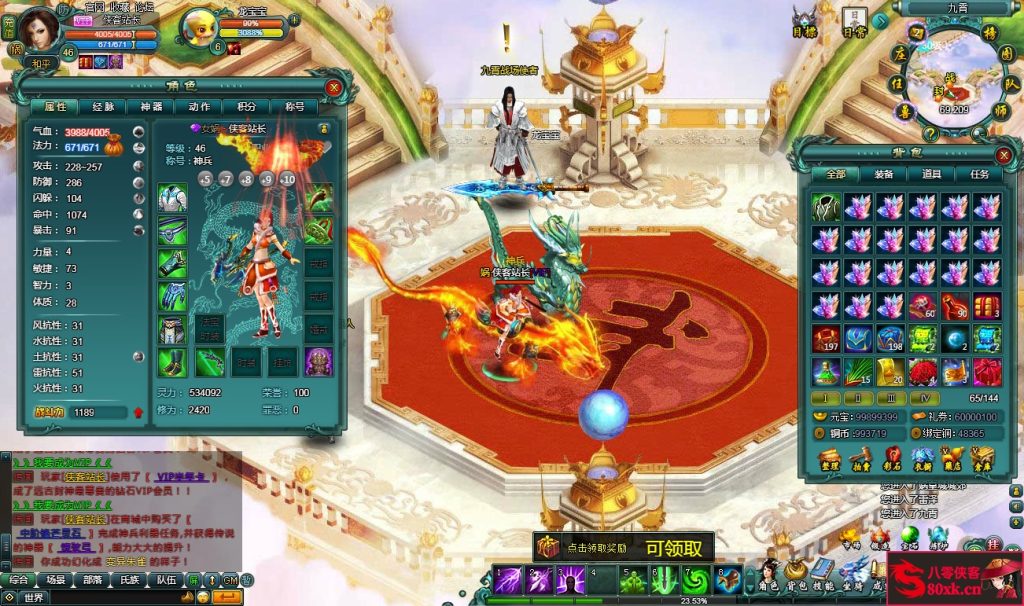Select the red gift box item
Viewport: 1024px width, 606px height.
tap(987, 371)
